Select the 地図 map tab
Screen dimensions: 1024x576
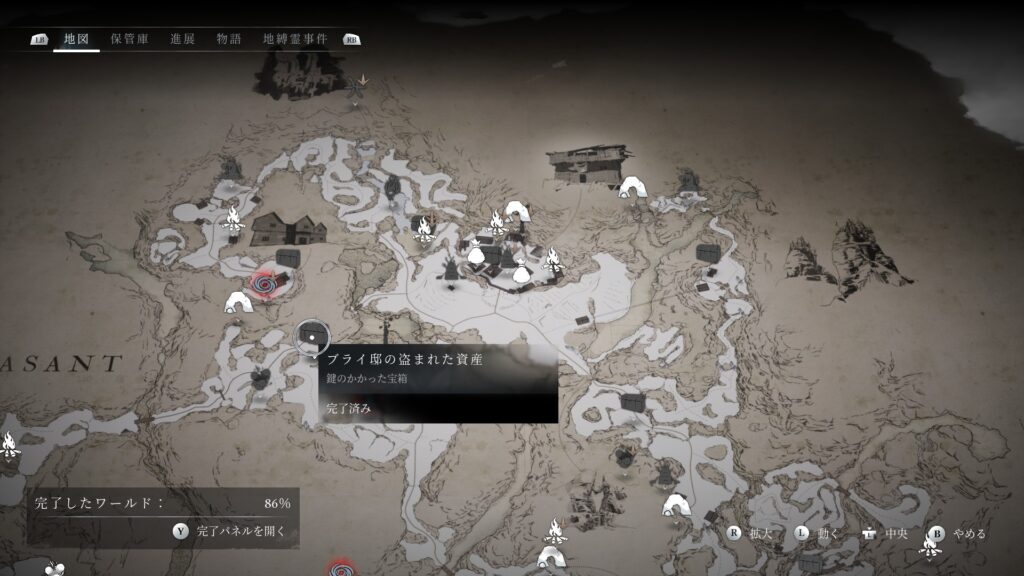tap(76, 39)
